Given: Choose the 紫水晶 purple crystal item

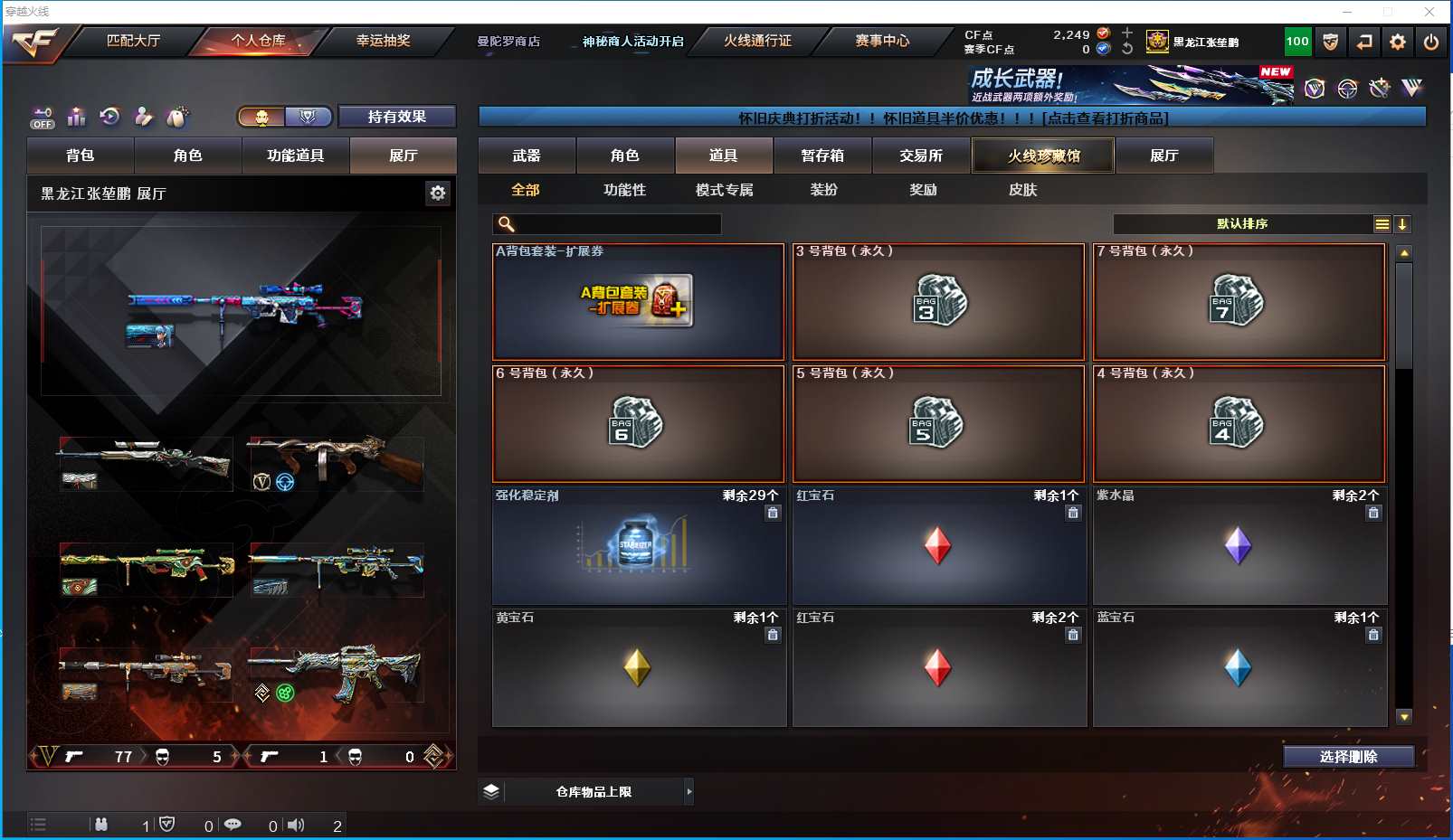Looking at the screenshot, I should (x=1239, y=546).
